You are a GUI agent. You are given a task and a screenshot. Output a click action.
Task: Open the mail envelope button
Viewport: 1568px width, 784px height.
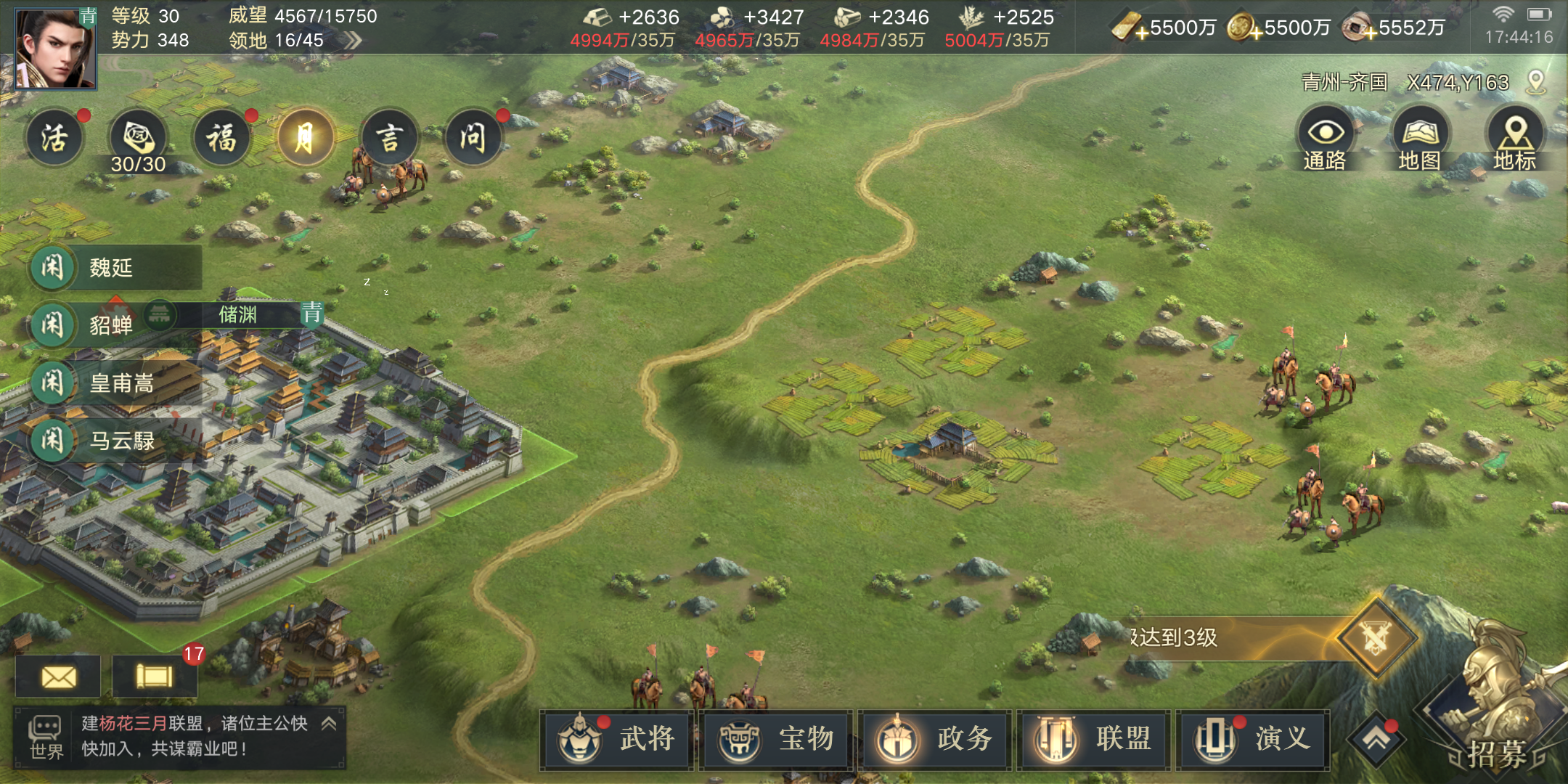[59, 677]
